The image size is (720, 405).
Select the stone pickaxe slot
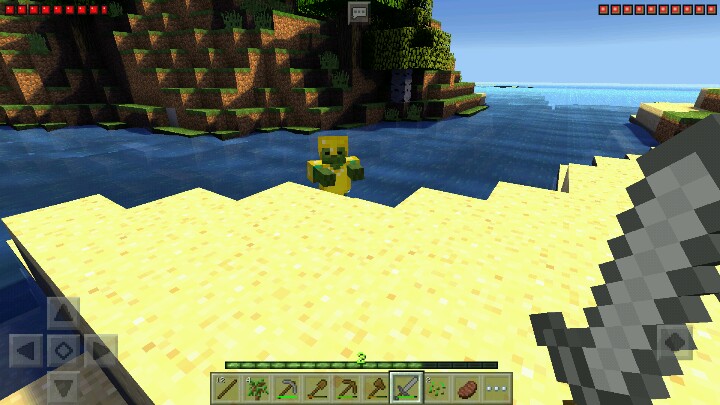[286, 388]
